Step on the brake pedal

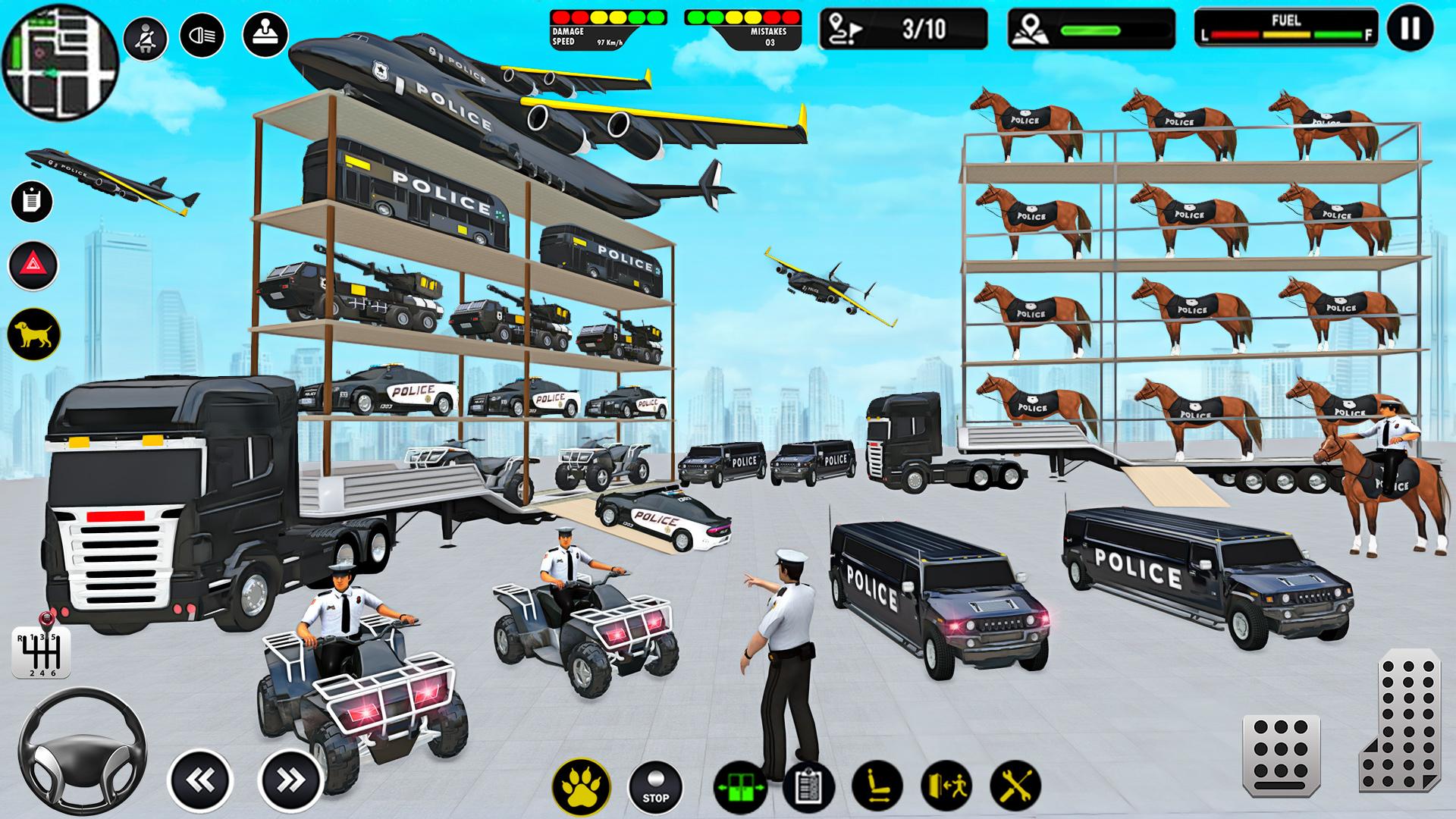point(1282,755)
